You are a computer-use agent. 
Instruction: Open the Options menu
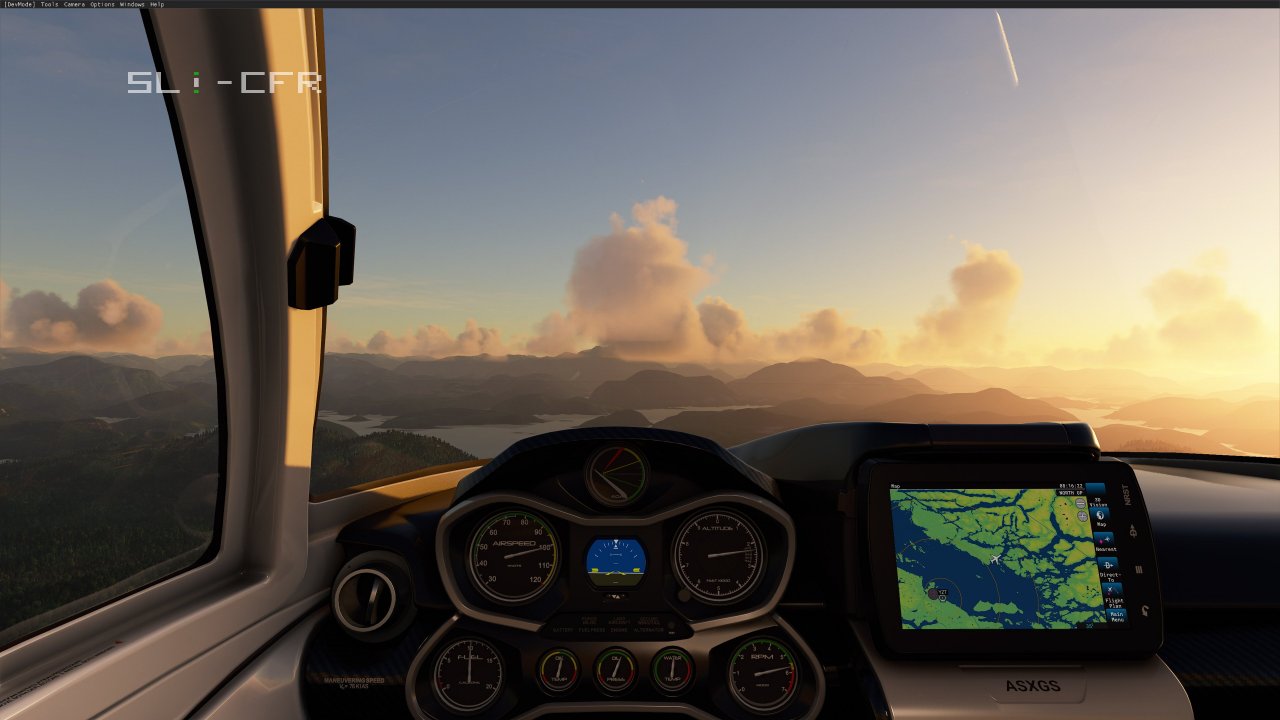(x=100, y=4)
